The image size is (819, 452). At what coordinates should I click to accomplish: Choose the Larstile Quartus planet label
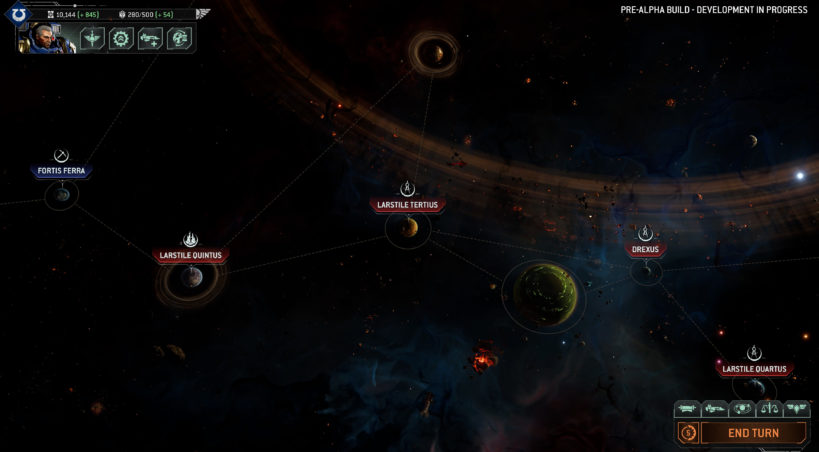click(755, 369)
